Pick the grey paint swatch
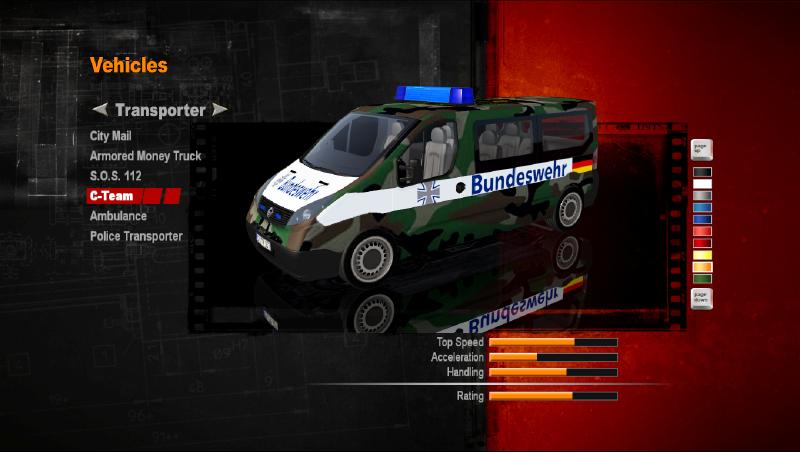Screen dimensions: 800x452 701,196
